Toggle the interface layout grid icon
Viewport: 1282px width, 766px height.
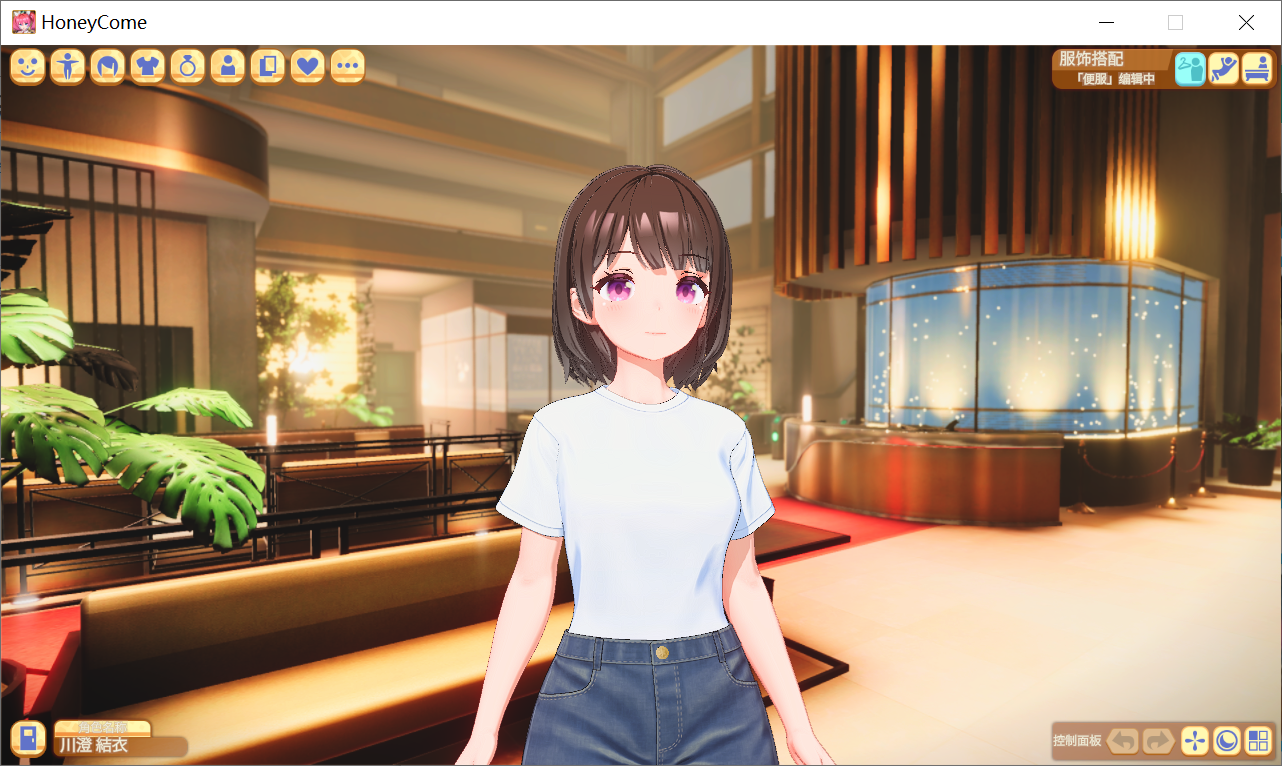(x=1258, y=740)
